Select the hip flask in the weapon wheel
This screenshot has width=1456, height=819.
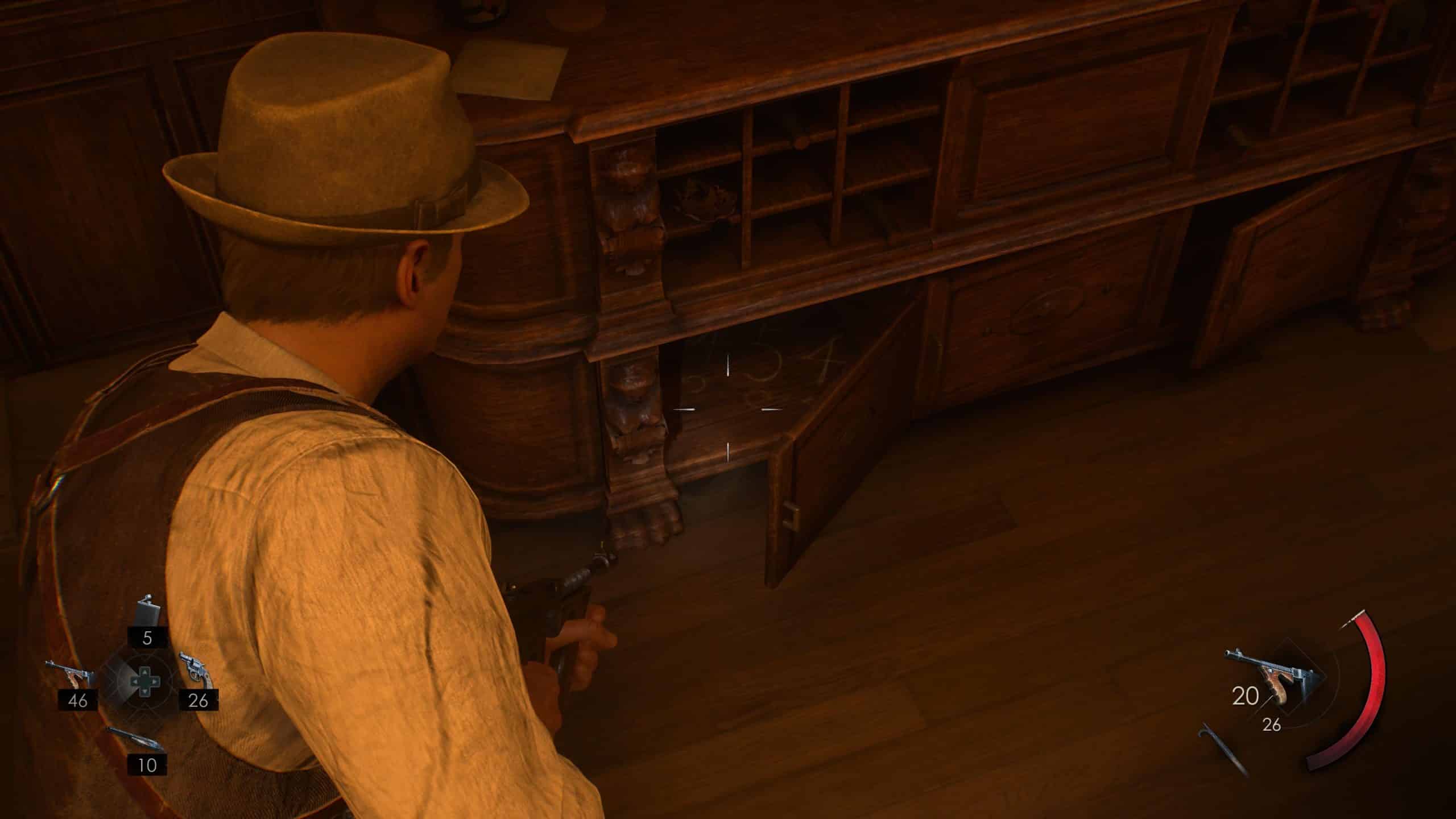[146, 611]
